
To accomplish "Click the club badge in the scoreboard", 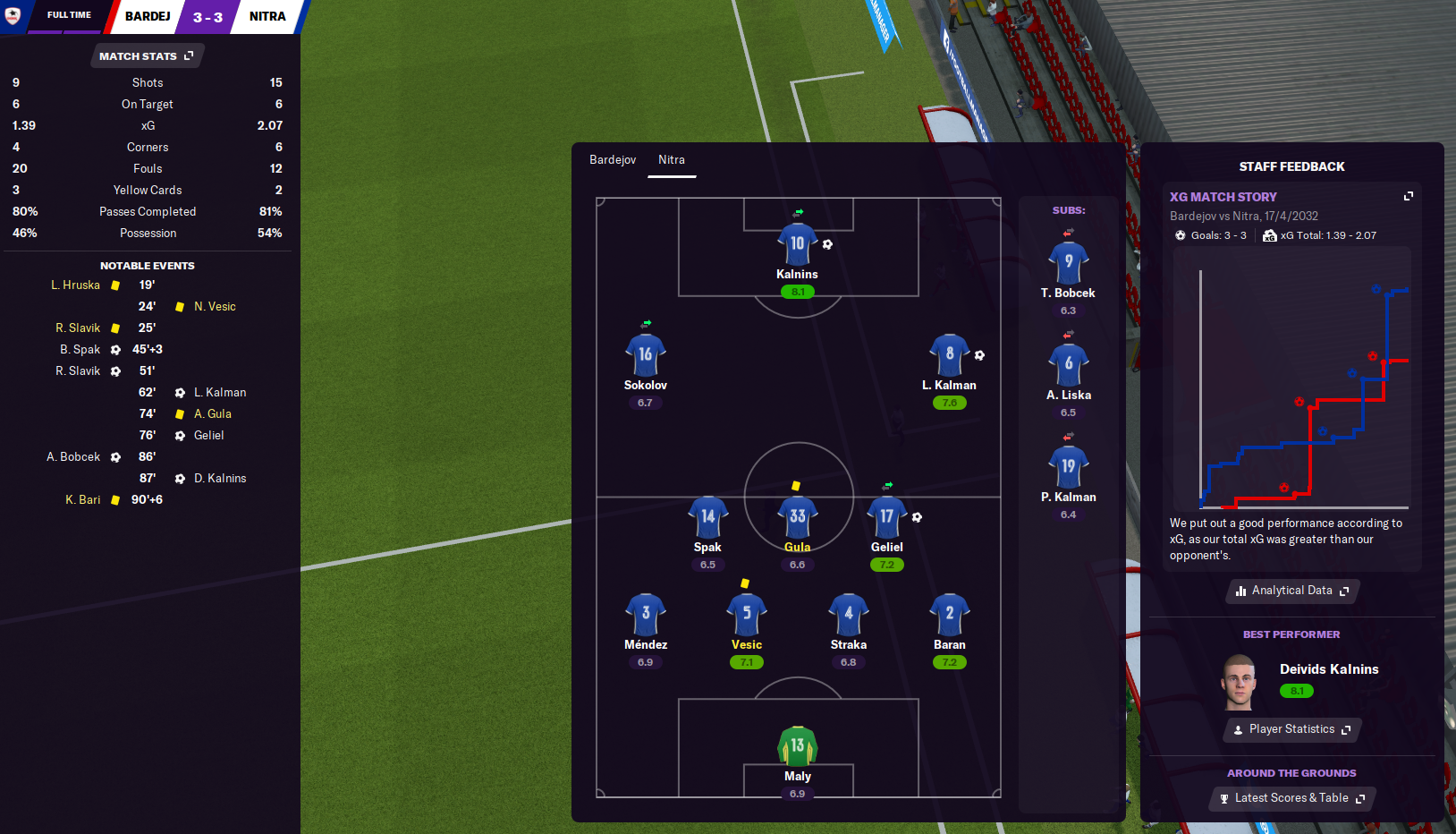I will point(13,15).
